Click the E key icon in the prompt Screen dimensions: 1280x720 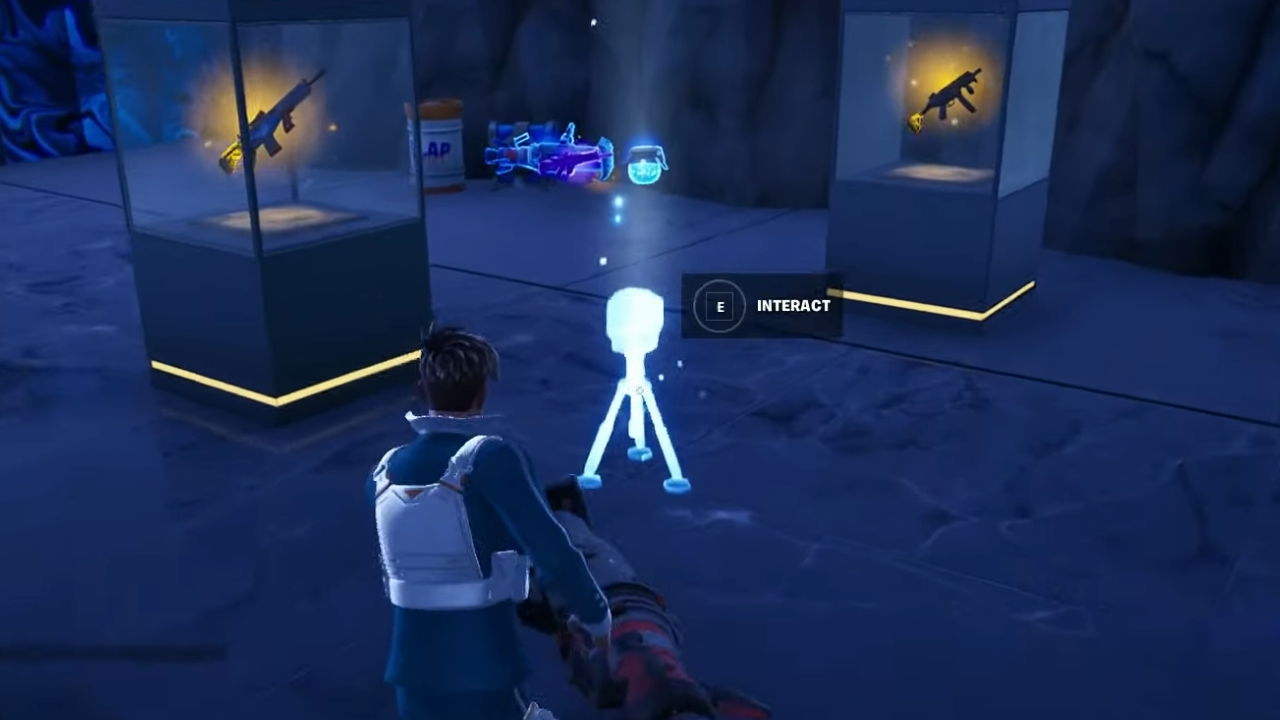click(719, 307)
